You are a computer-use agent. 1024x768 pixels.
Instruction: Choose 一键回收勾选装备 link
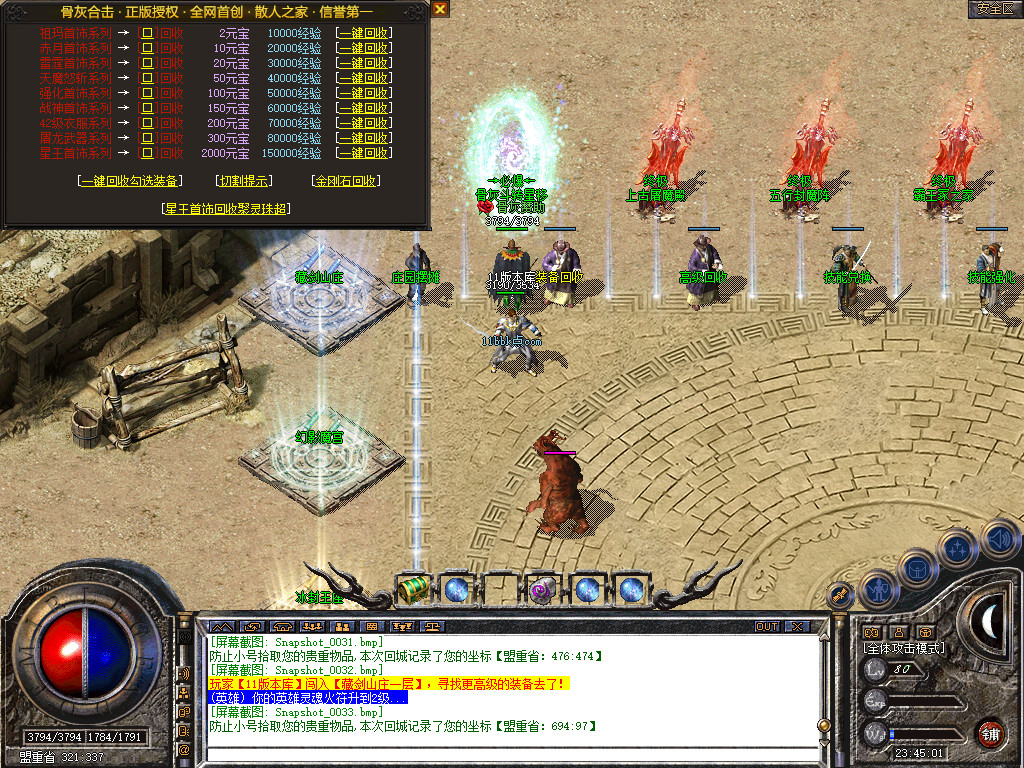(x=130, y=181)
